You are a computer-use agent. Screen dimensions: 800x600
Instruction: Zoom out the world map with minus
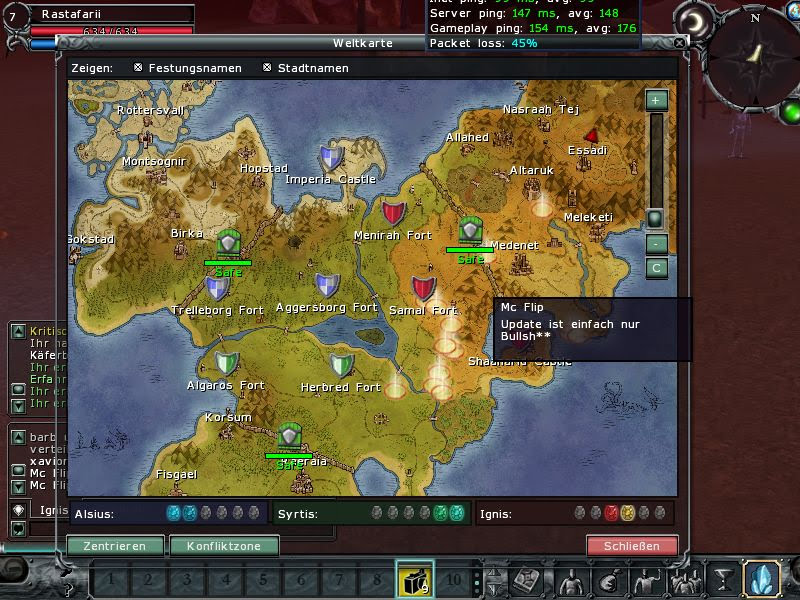click(x=656, y=244)
